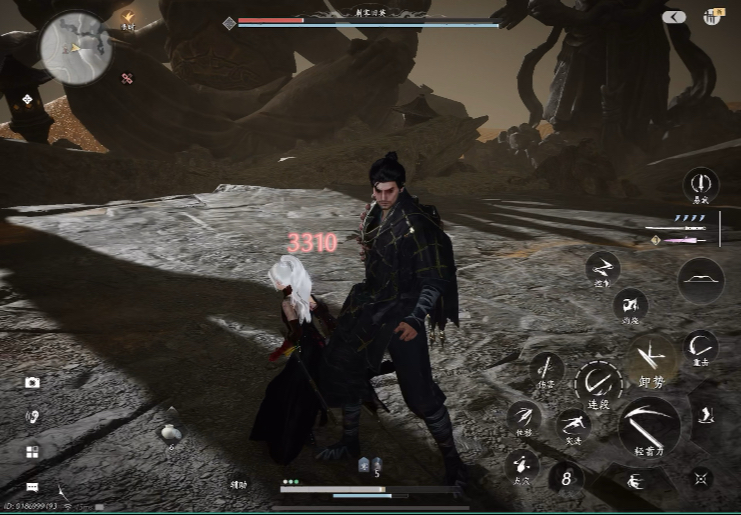
Task: Trigger the 卸势 parry skill
Action: click(651, 359)
